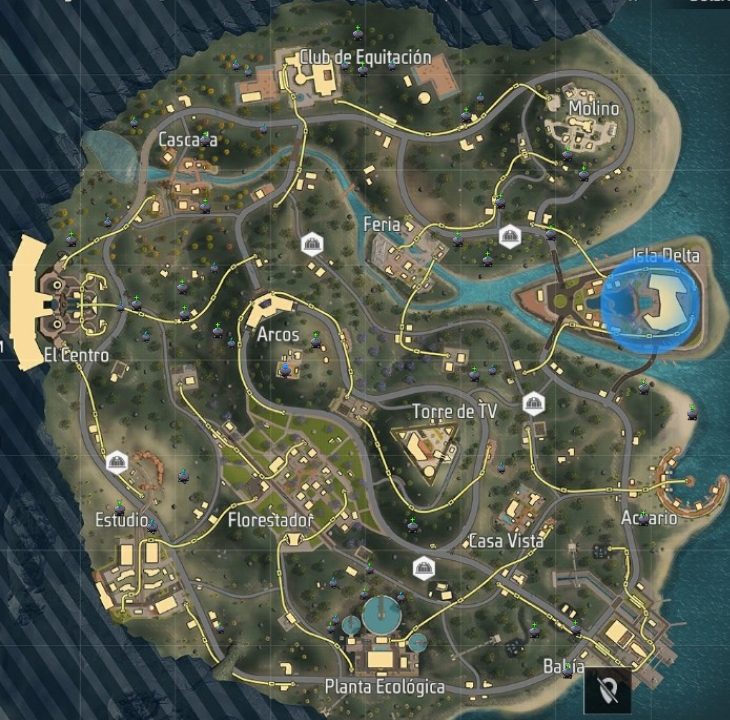Select the white hexagon icon beside Casa Vista
Screen dimensions: 730x720
(424, 568)
